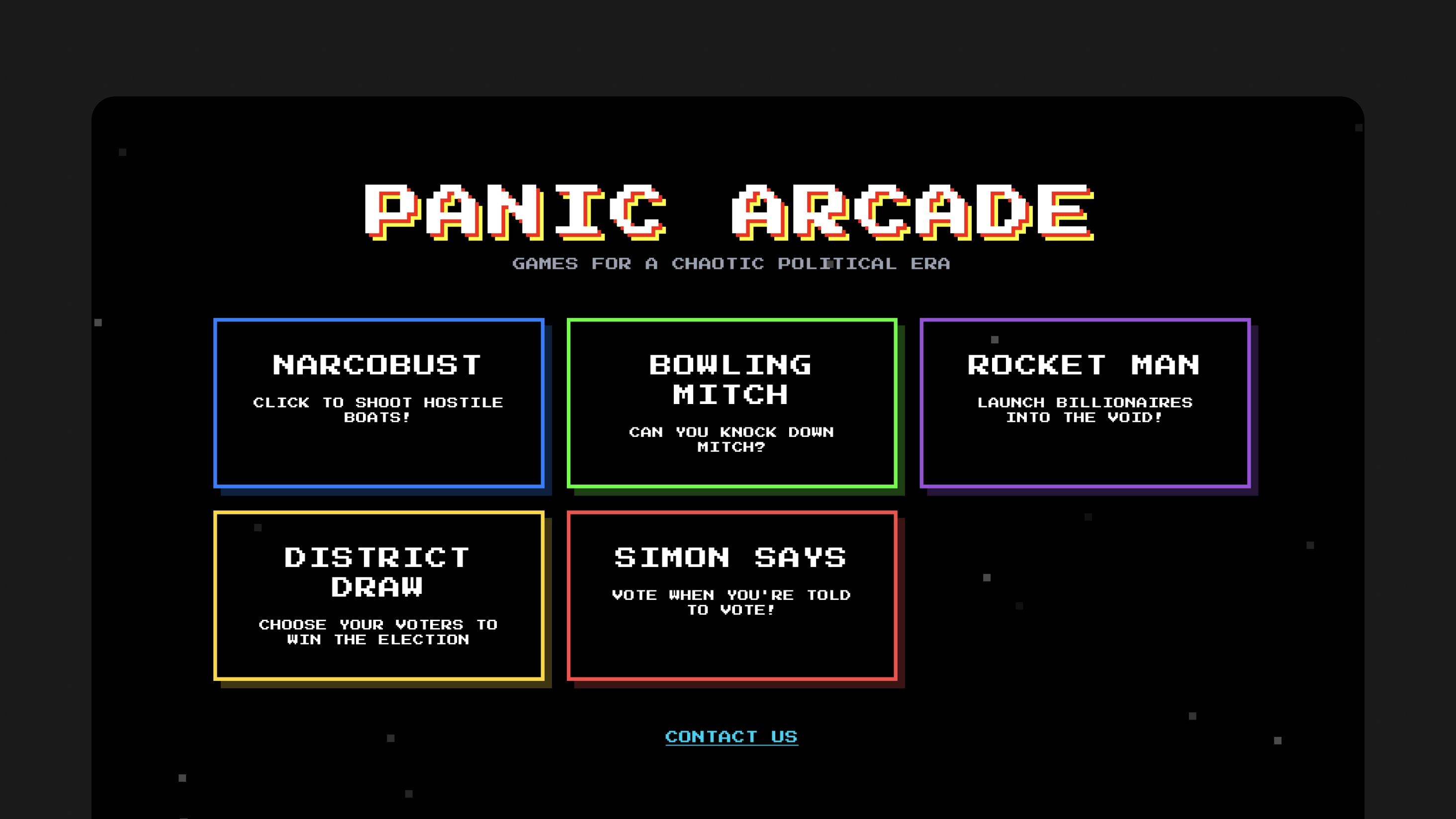Open the DISTRICT DRAW game
The image size is (1456, 819).
coord(379,597)
